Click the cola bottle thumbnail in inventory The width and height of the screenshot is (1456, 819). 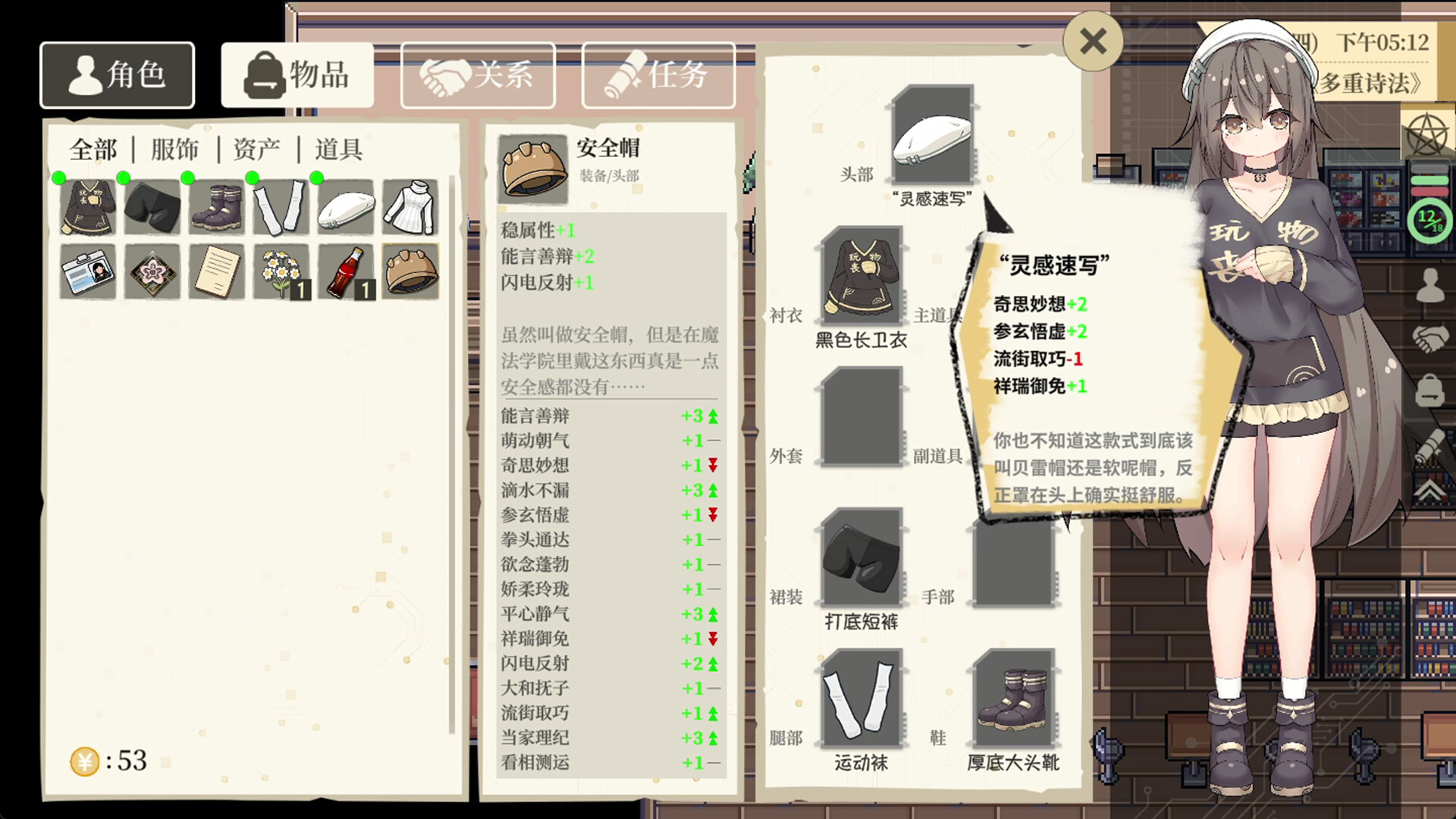pyautogui.click(x=346, y=271)
